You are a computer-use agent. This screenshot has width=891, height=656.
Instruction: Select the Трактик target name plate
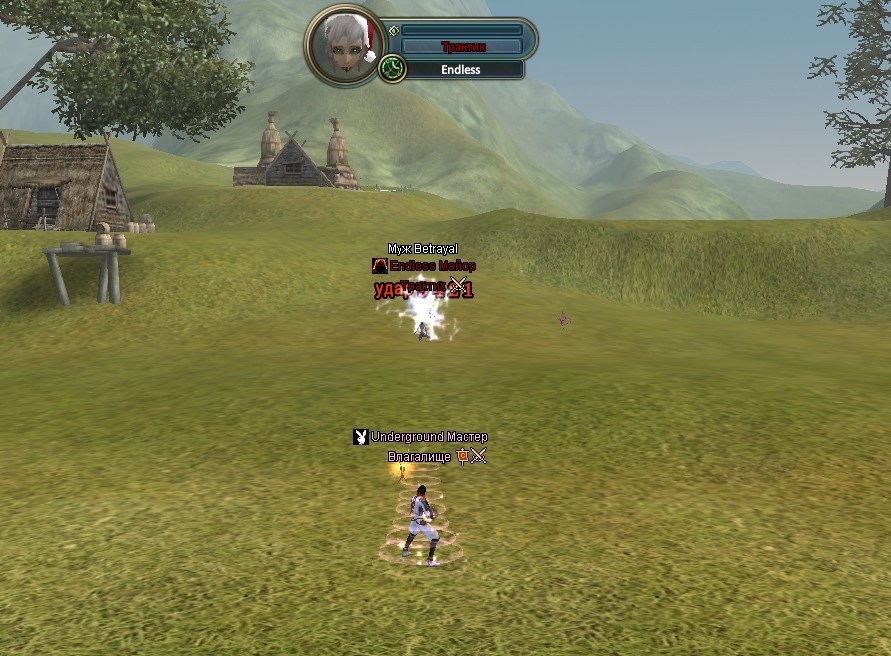tap(461, 47)
